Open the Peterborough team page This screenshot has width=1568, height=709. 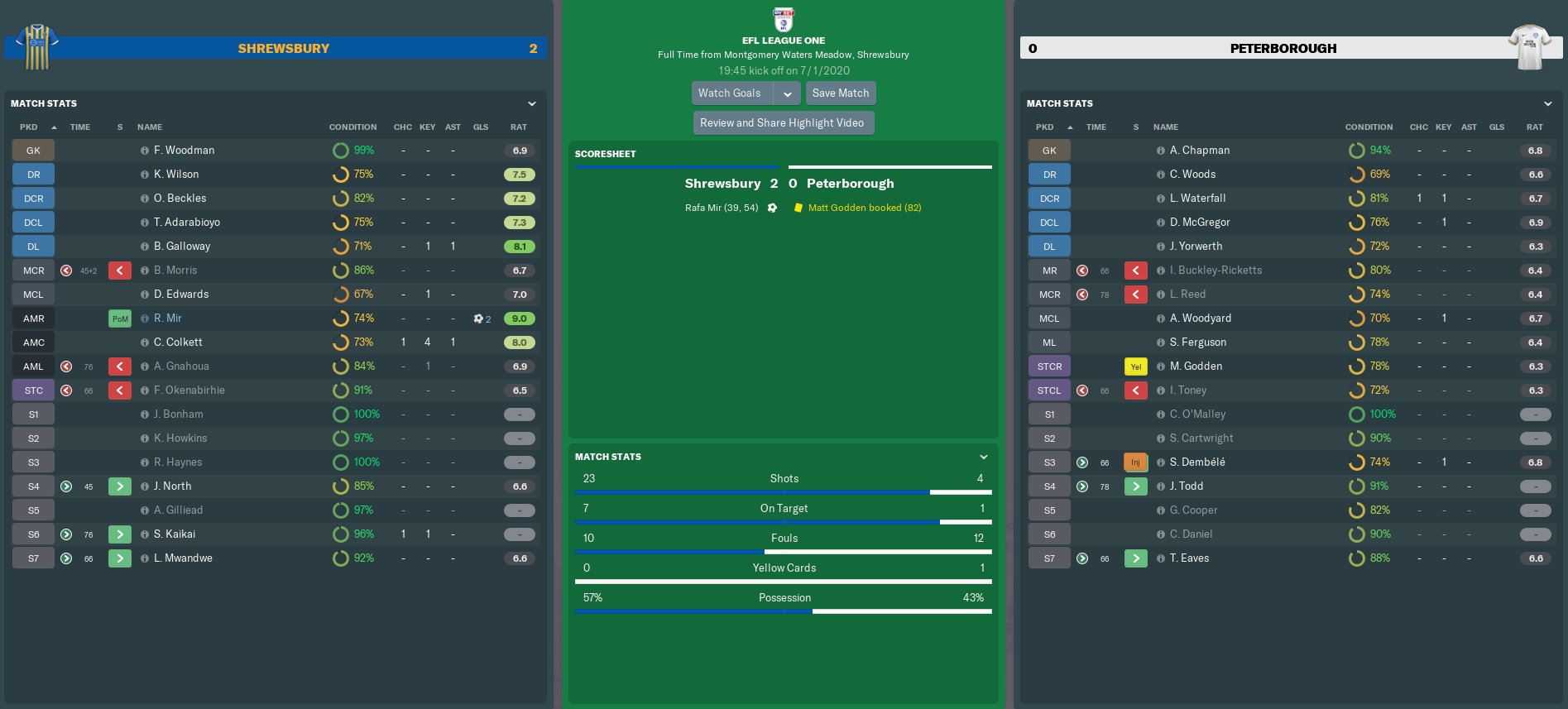[1283, 49]
